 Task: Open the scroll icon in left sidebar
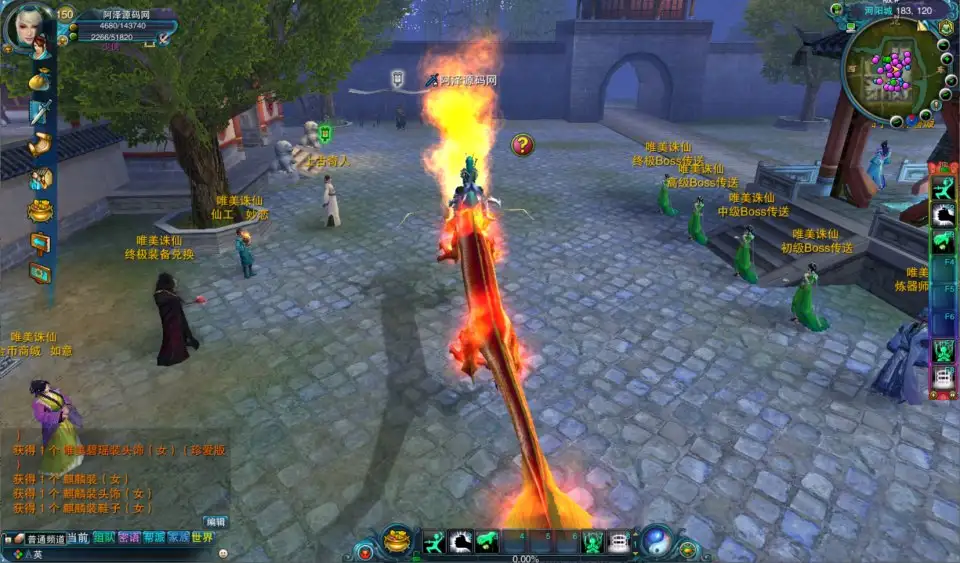coord(40,146)
